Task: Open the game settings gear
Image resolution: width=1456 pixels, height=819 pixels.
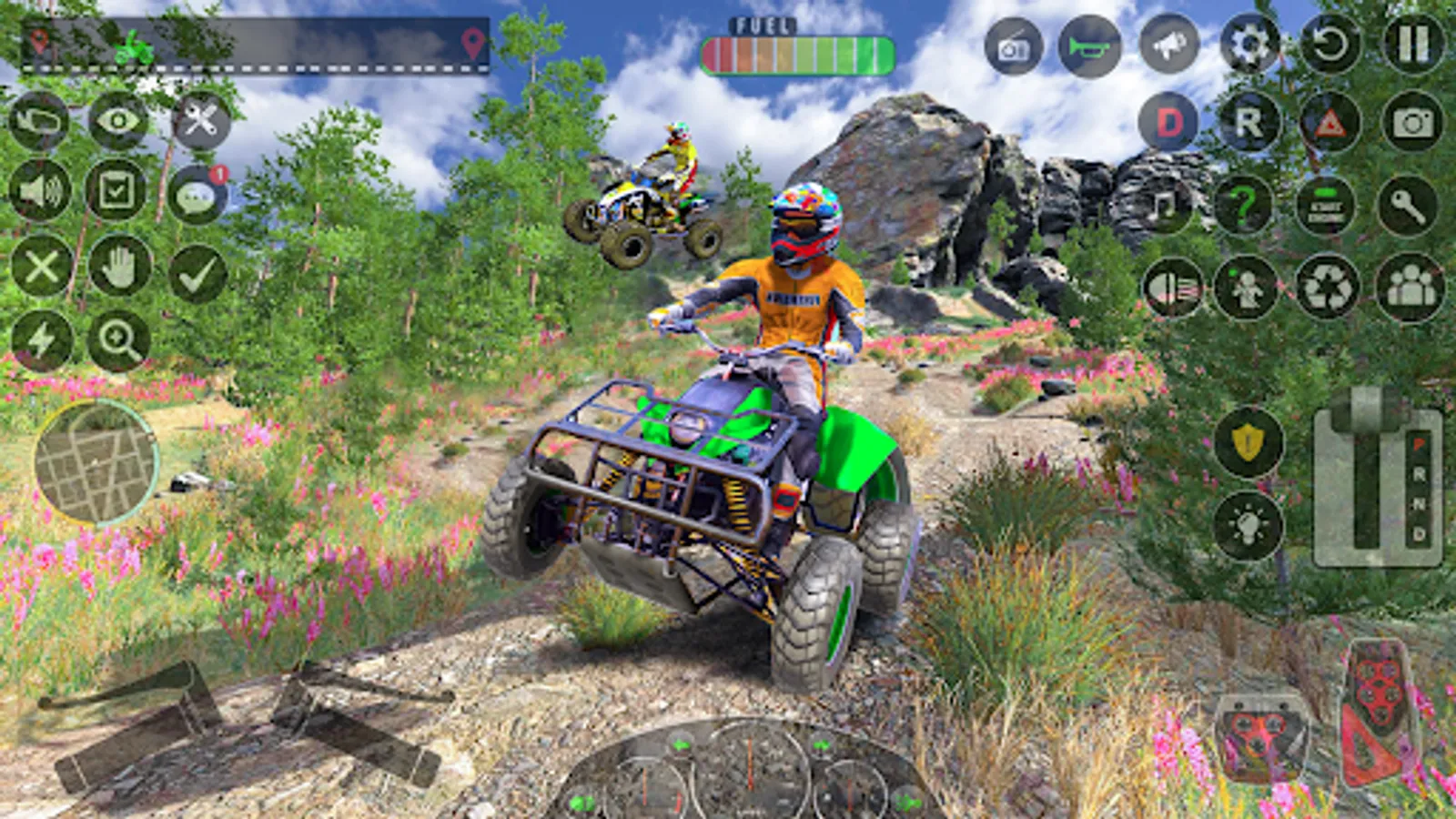Action: coord(1249,43)
